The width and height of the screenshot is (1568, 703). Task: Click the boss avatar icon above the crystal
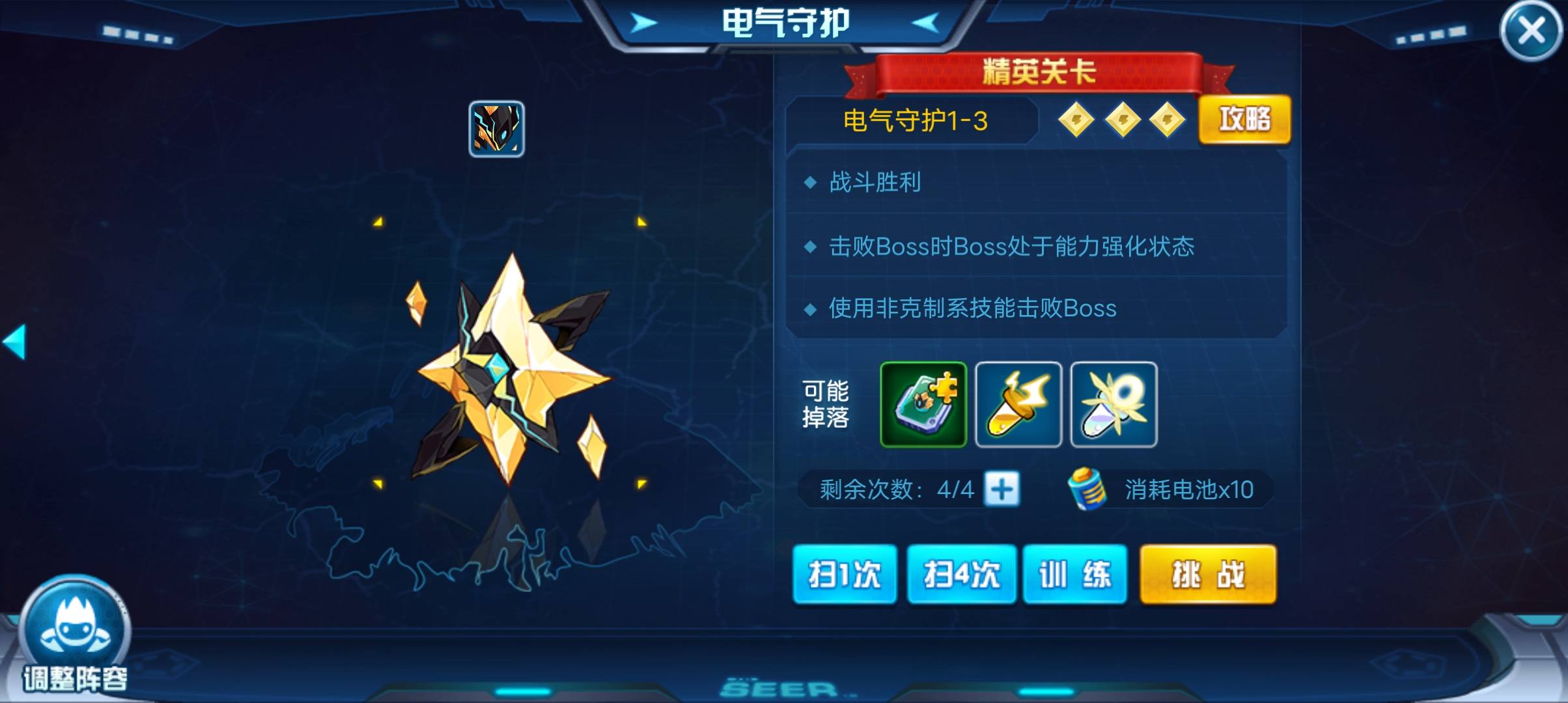pyautogui.click(x=497, y=129)
